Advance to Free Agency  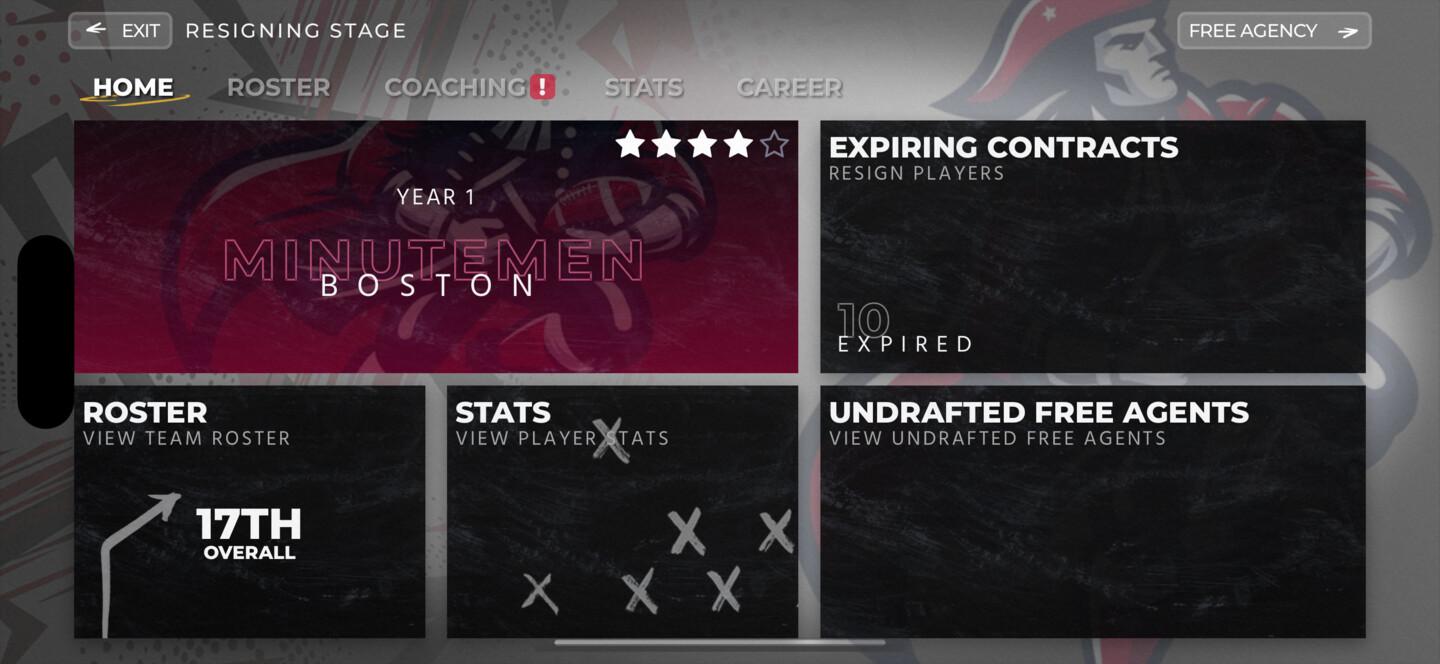click(1273, 31)
